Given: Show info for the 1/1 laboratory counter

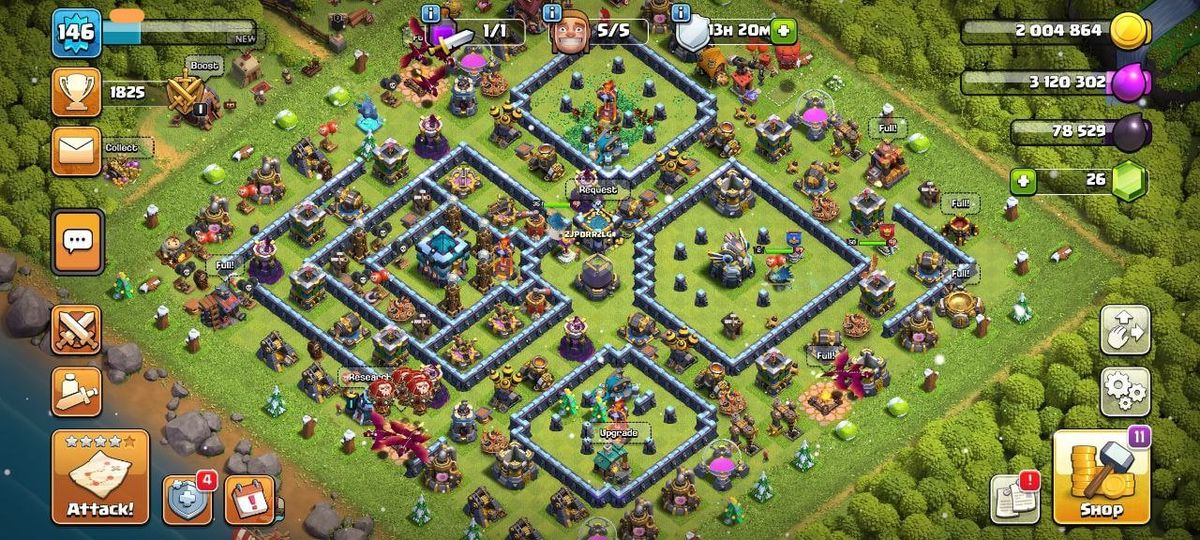Looking at the screenshot, I should (431, 13).
